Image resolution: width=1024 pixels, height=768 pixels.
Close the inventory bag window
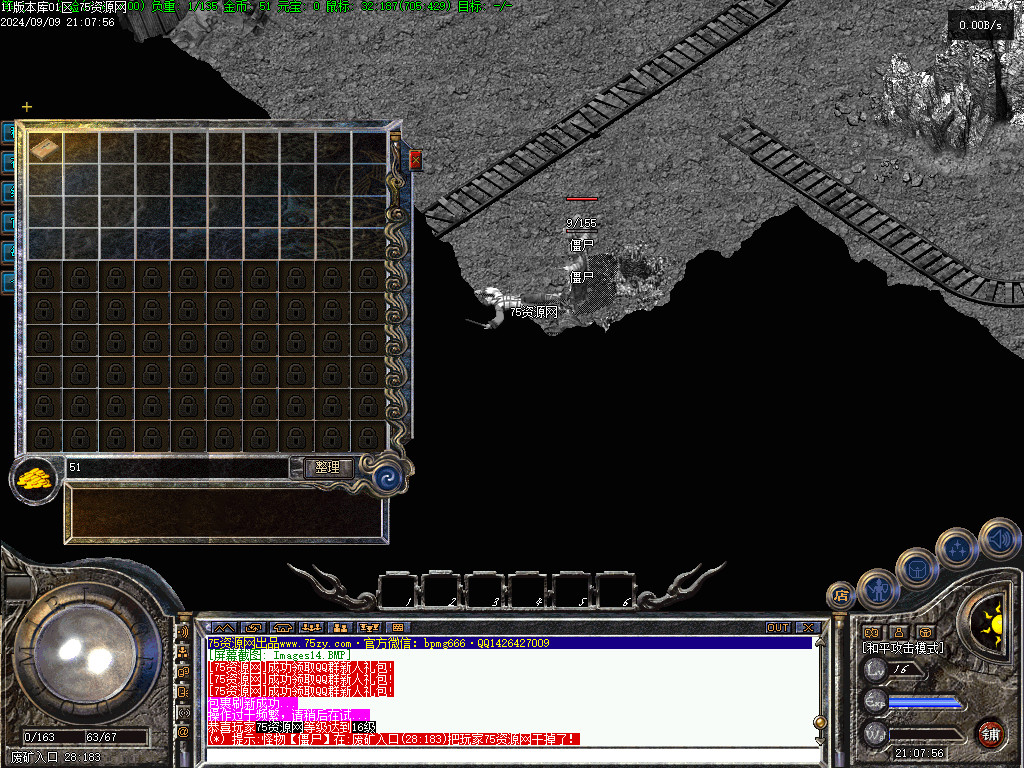416,159
